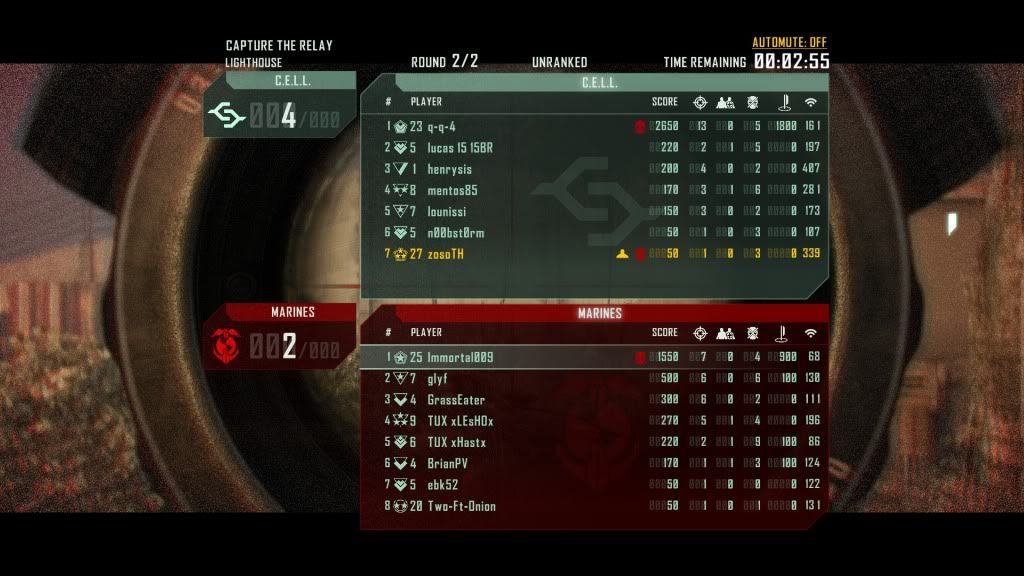Select the ebk52 player row

click(442, 485)
